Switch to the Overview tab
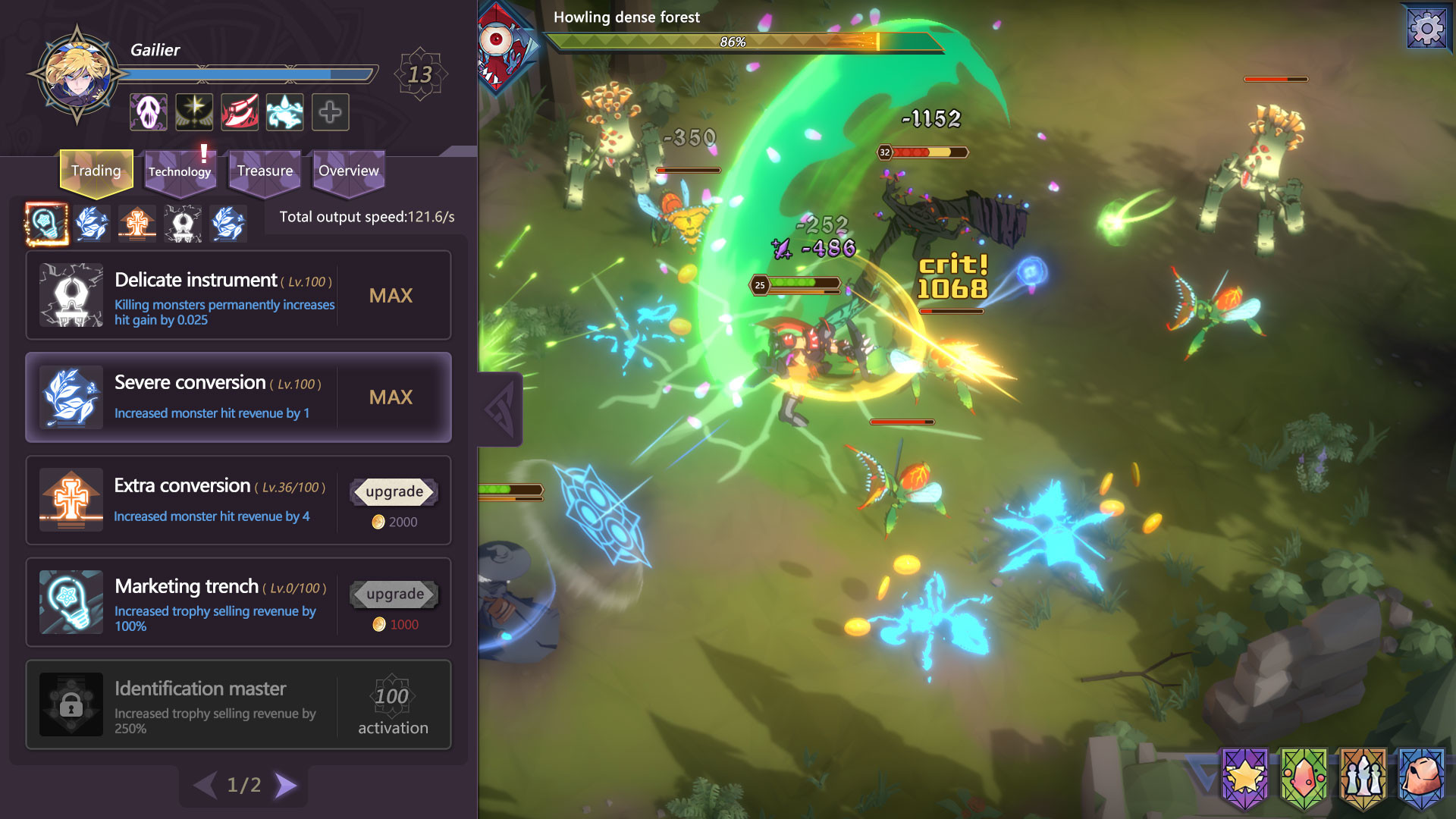Screen dimensions: 1456x819 click(347, 171)
